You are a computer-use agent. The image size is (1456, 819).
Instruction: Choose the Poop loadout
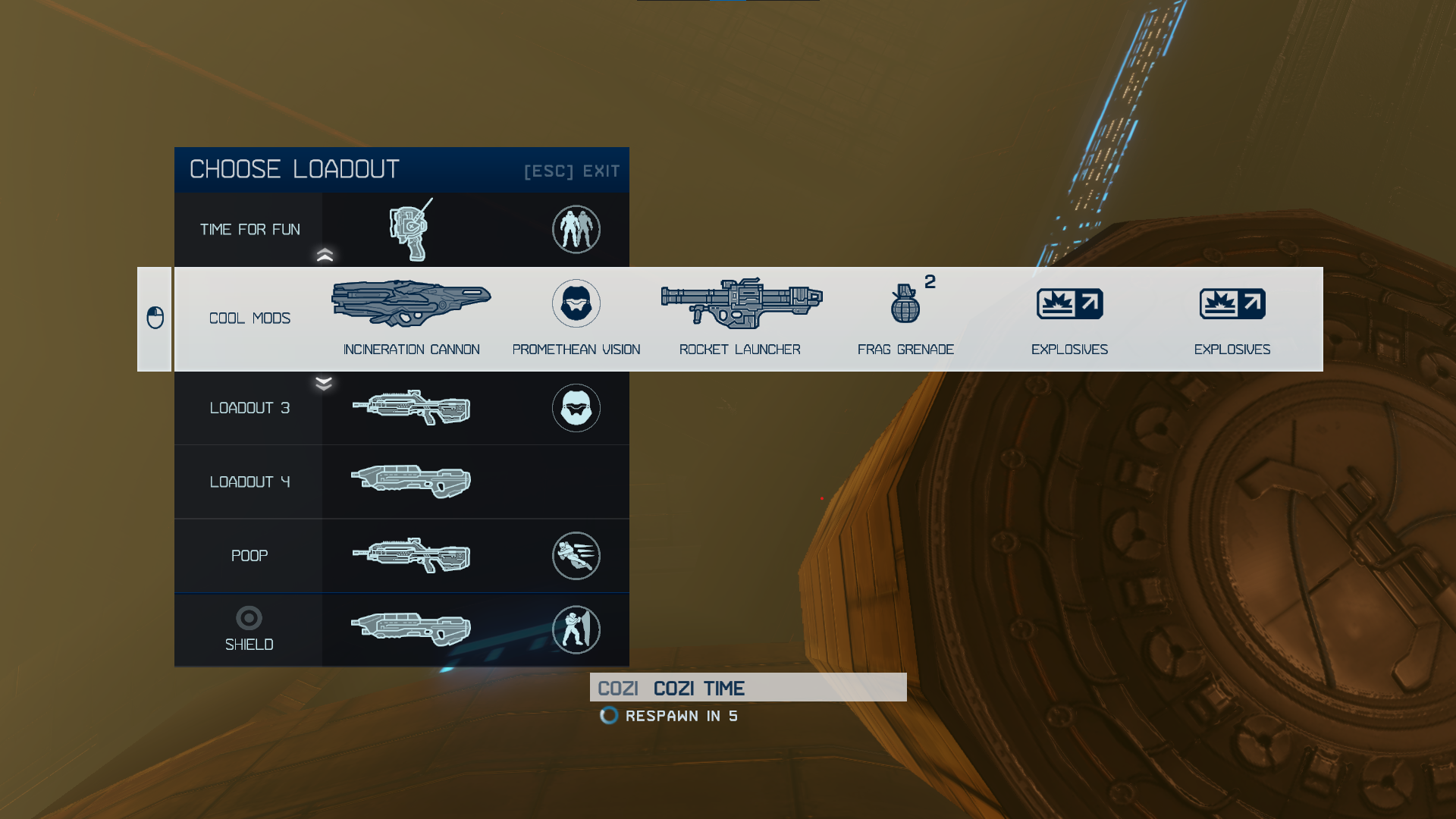[x=249, y=556]
